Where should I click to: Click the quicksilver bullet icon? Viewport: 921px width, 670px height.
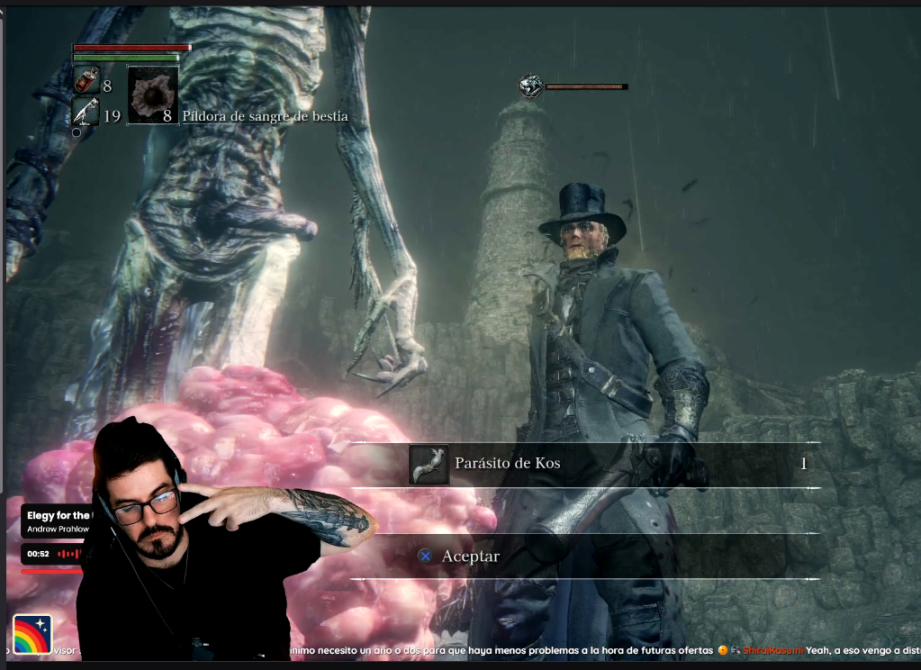point(86,112)
